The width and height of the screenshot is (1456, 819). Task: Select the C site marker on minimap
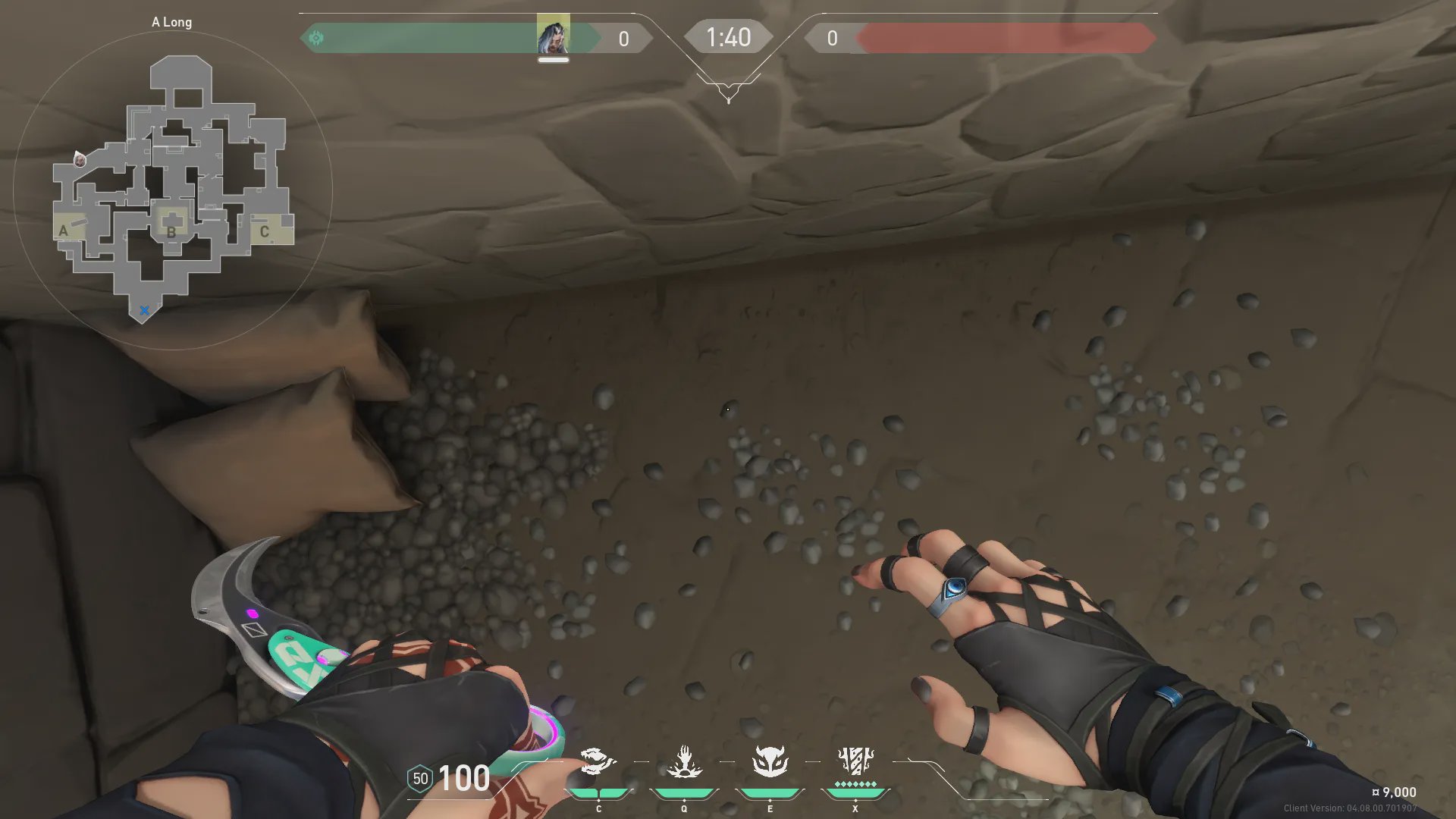click(x=264, y=231)
